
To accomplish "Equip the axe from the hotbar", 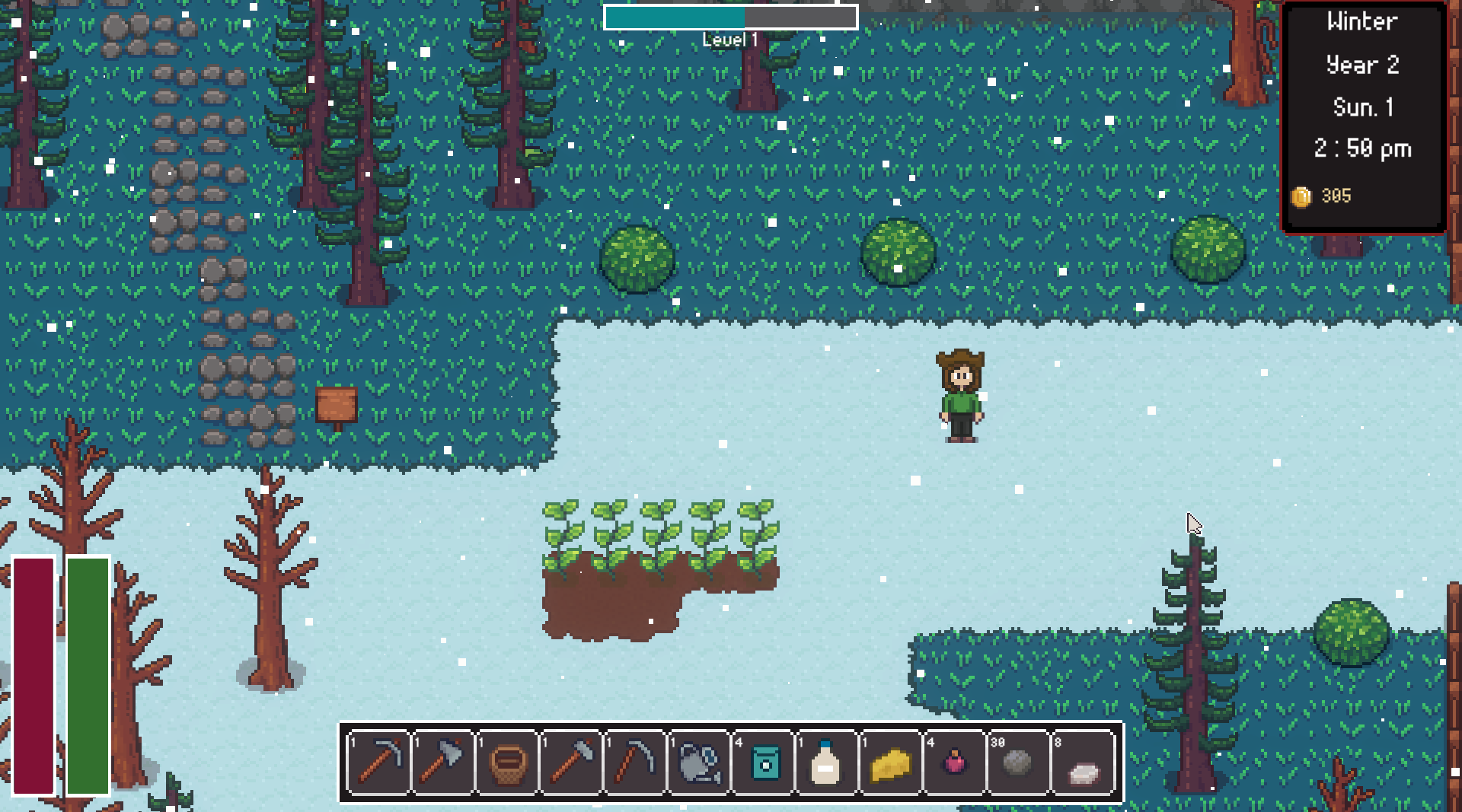I will (x=443, y=762).
